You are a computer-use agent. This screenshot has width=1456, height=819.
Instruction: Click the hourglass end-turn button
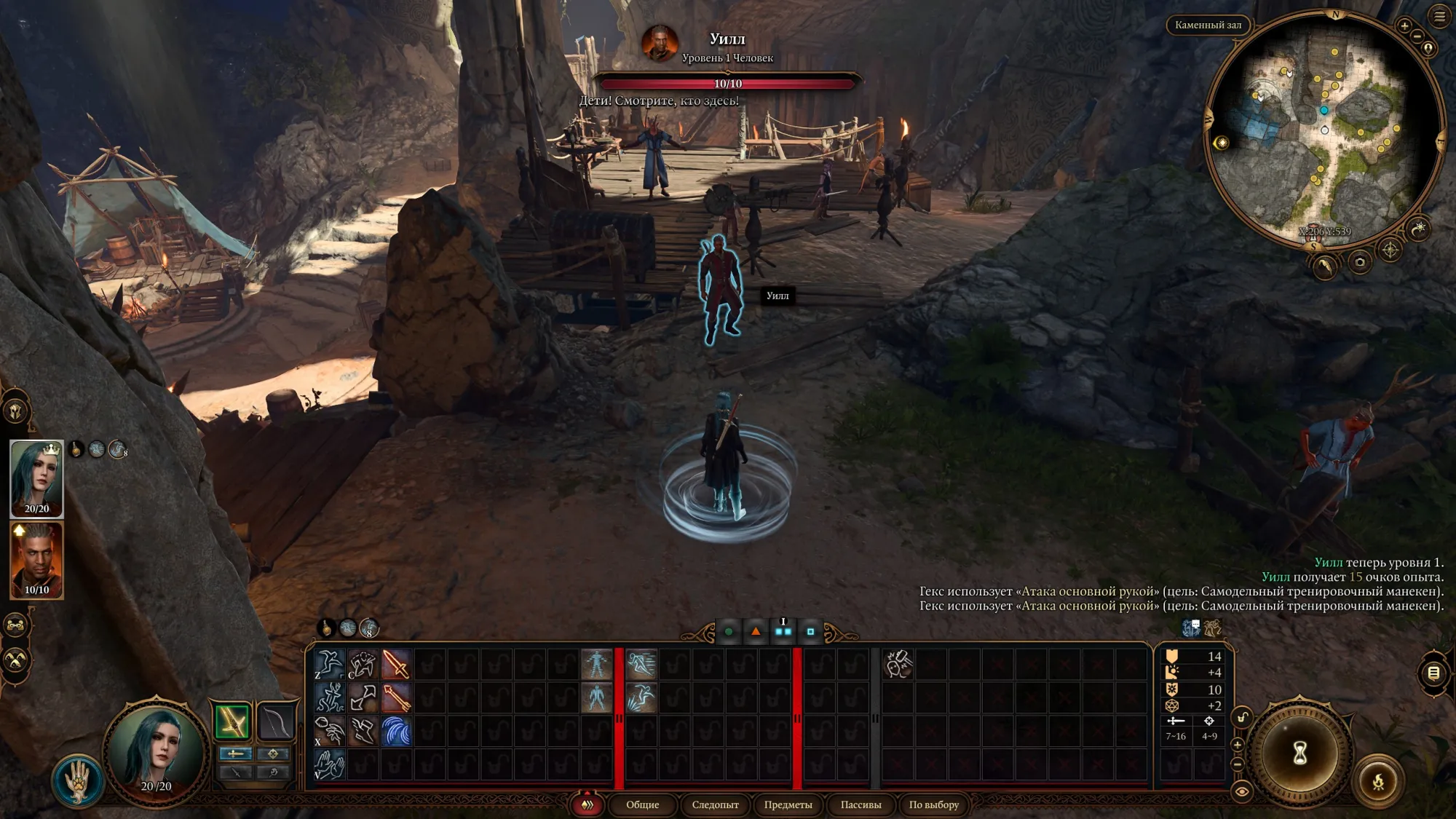(x=1299, y=753)
